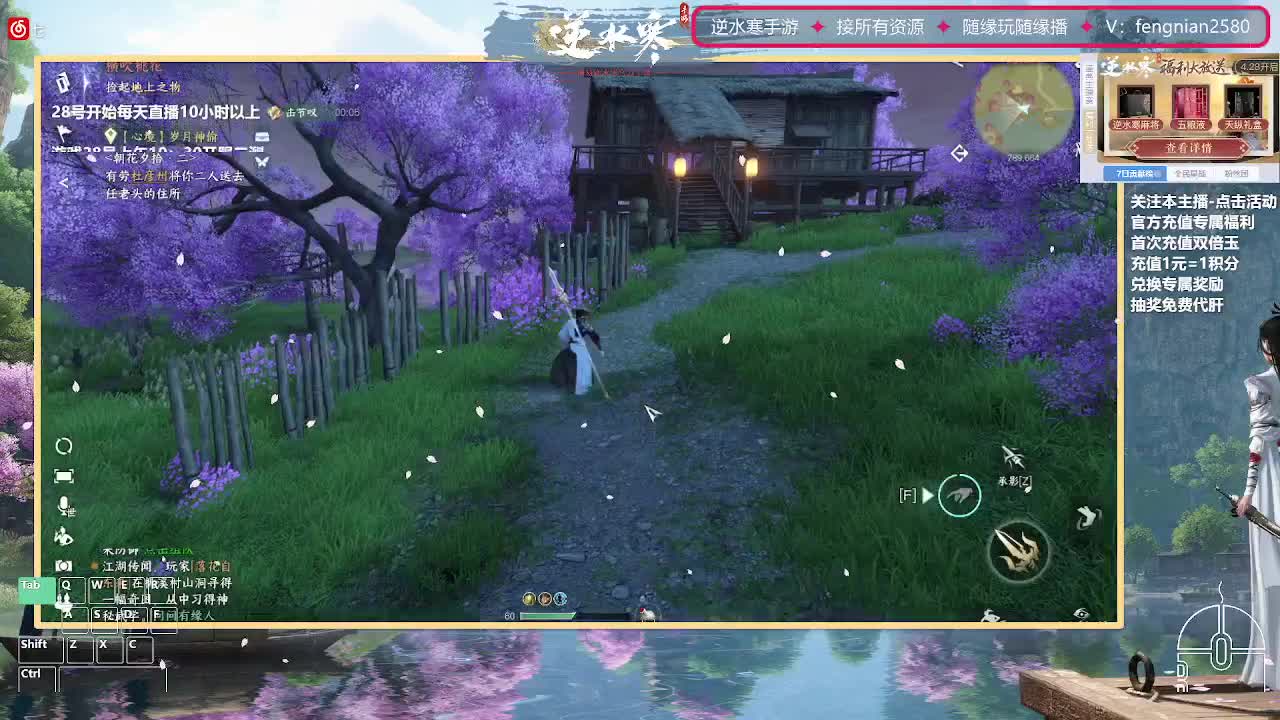Mute the microphone icon in the left sidebar
Viewport: 1280px width, 720px height.
64,504
